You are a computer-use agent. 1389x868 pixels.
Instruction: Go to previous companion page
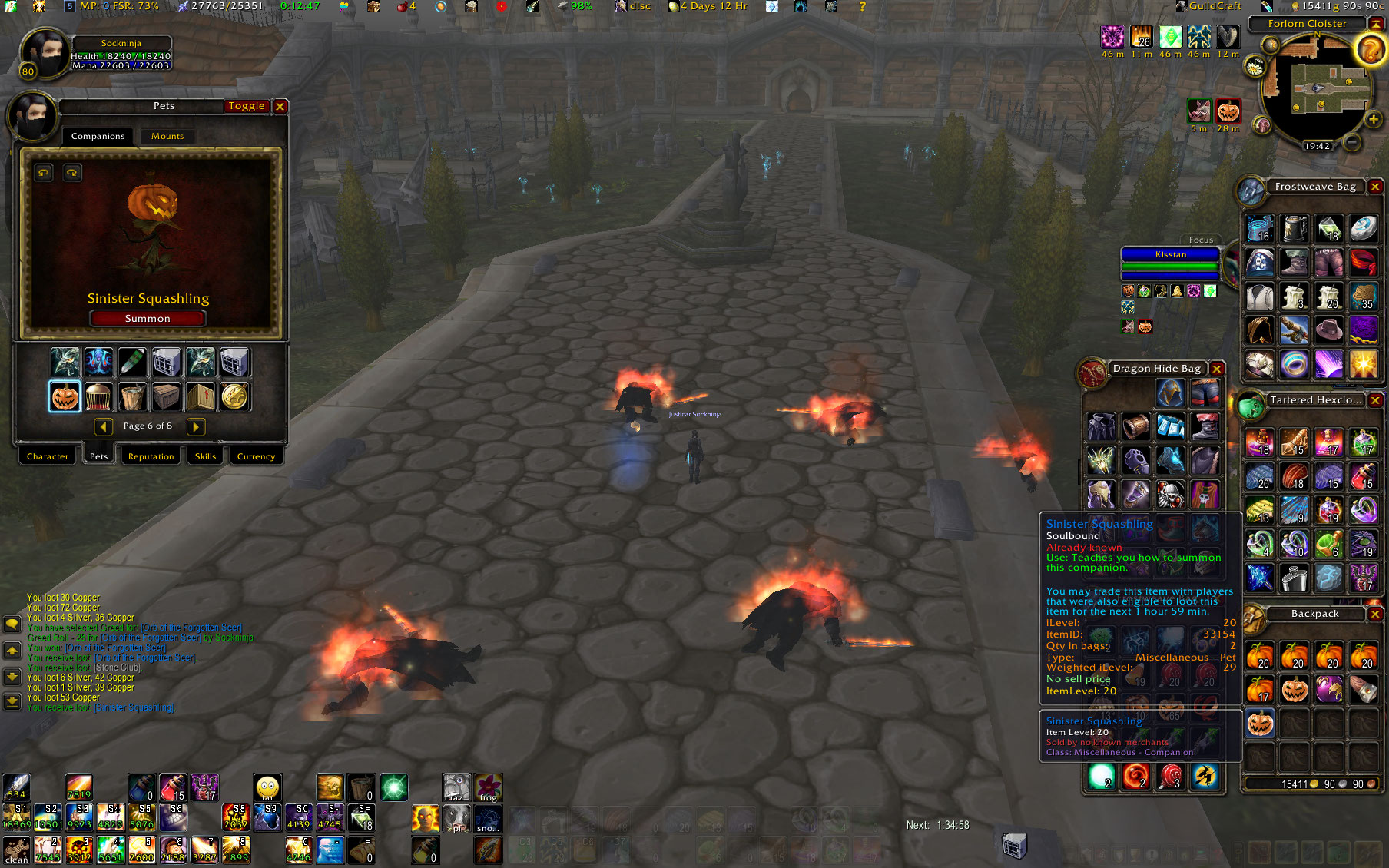tap(104, 426)
